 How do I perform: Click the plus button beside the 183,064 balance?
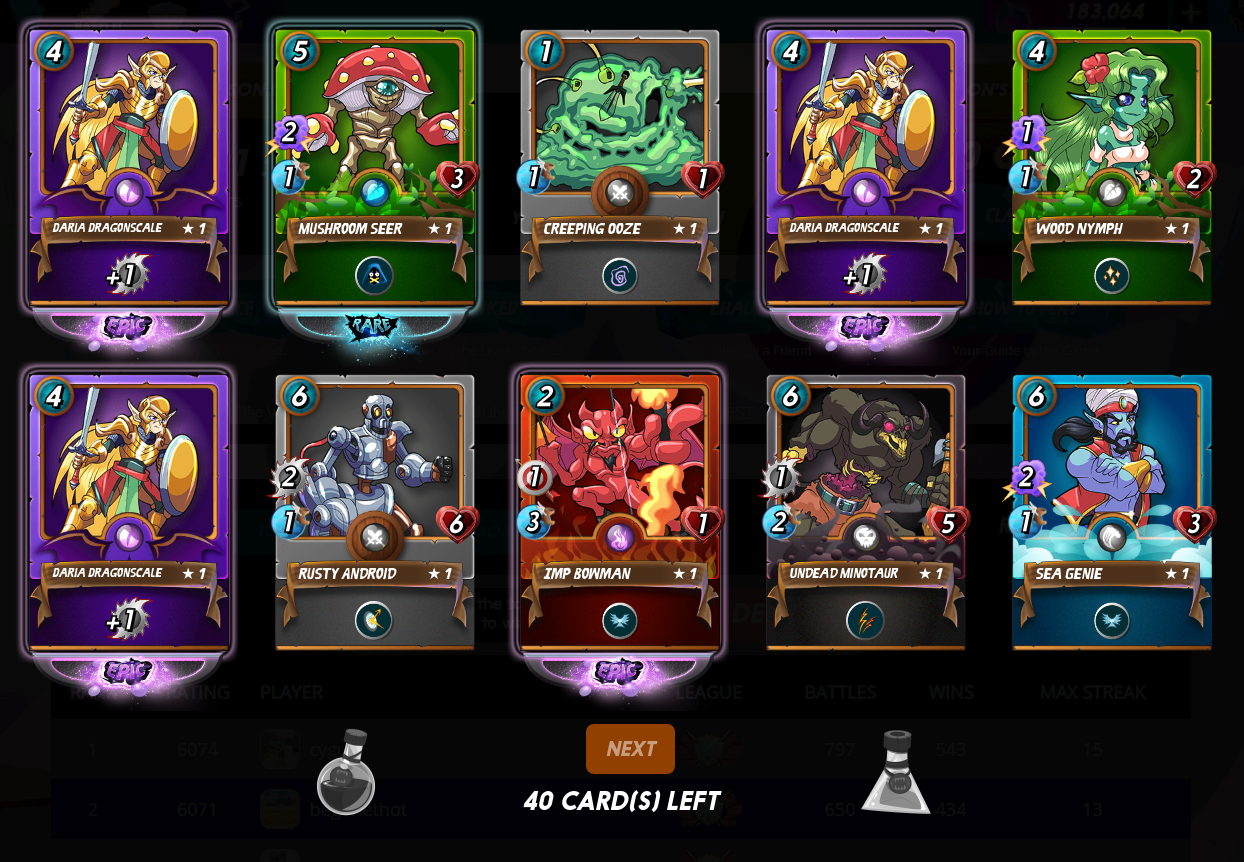[x=1190, y=13]
